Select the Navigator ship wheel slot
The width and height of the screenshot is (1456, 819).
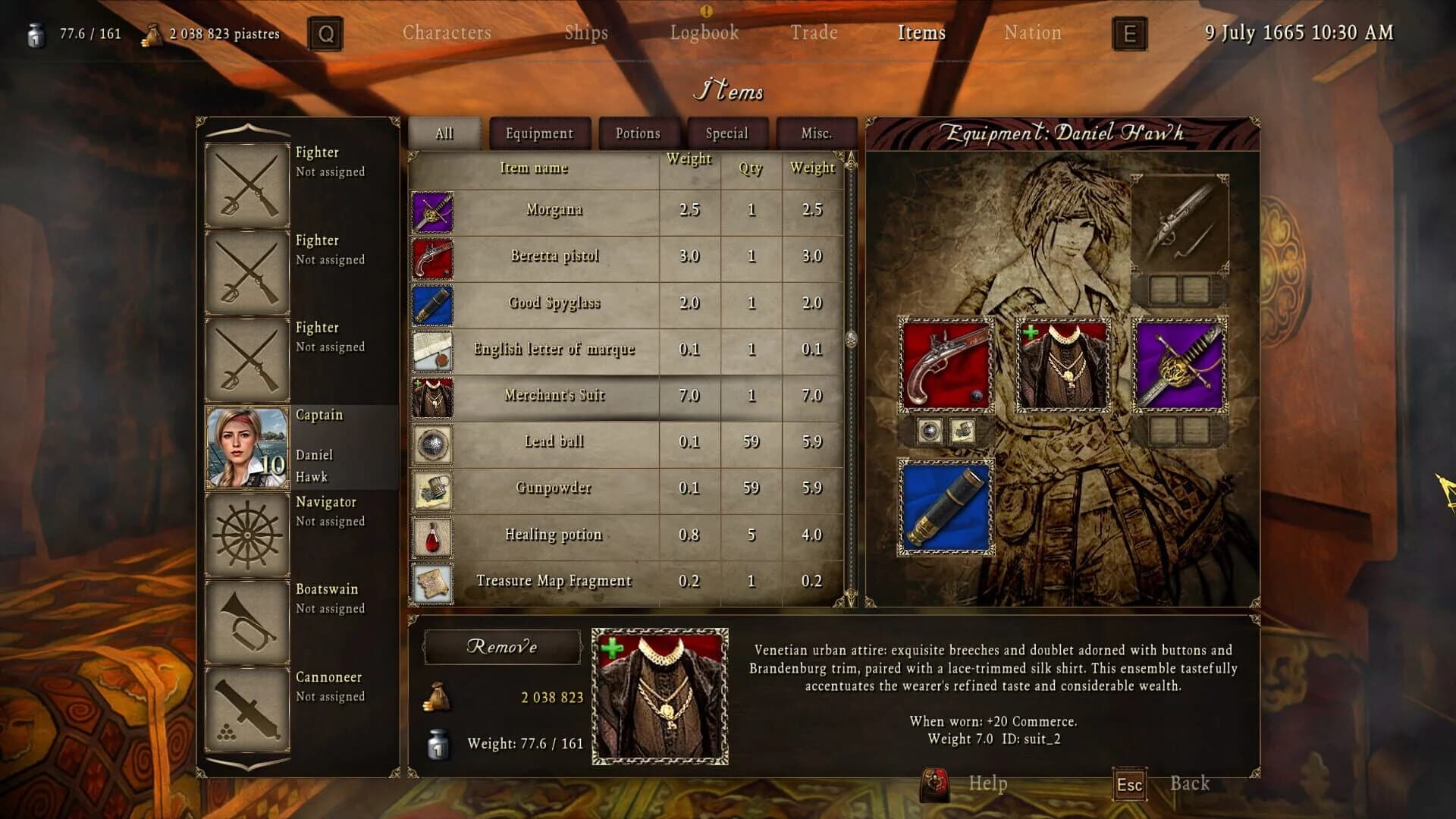(246, 535)
